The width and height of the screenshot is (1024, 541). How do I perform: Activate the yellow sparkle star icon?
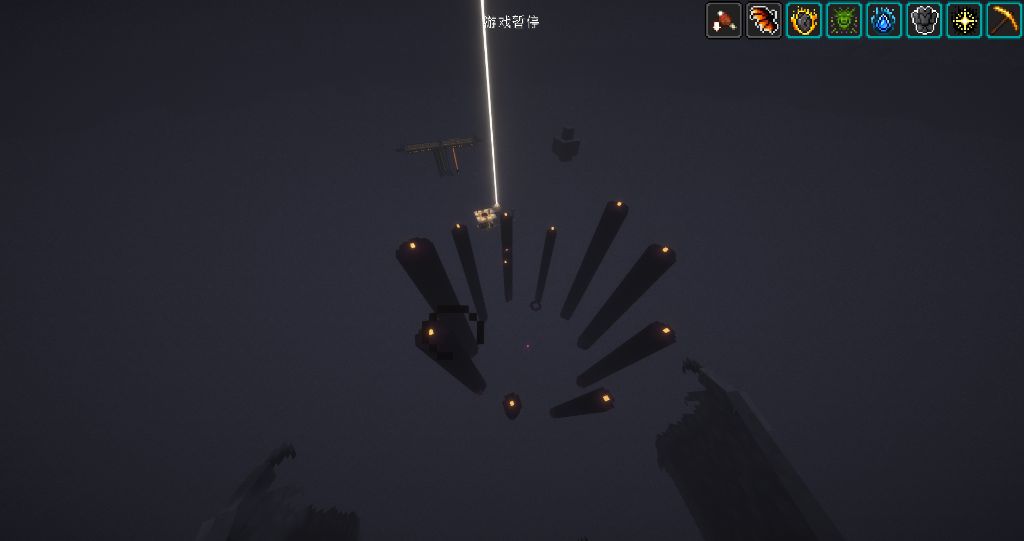coord(964,20)
